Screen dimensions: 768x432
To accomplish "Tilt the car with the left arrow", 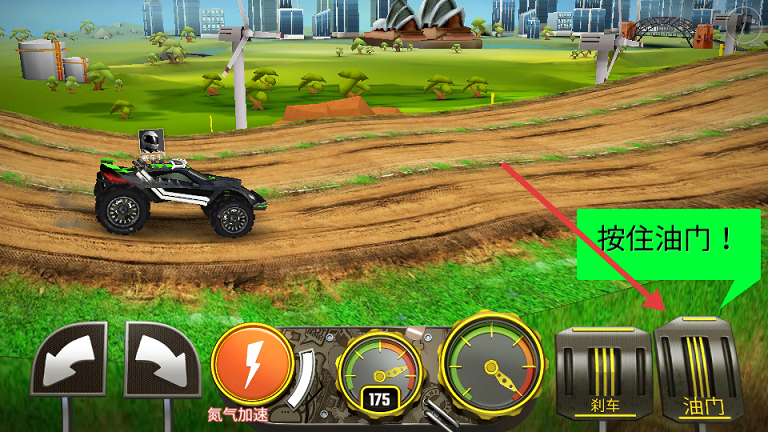I will point(69,360).
